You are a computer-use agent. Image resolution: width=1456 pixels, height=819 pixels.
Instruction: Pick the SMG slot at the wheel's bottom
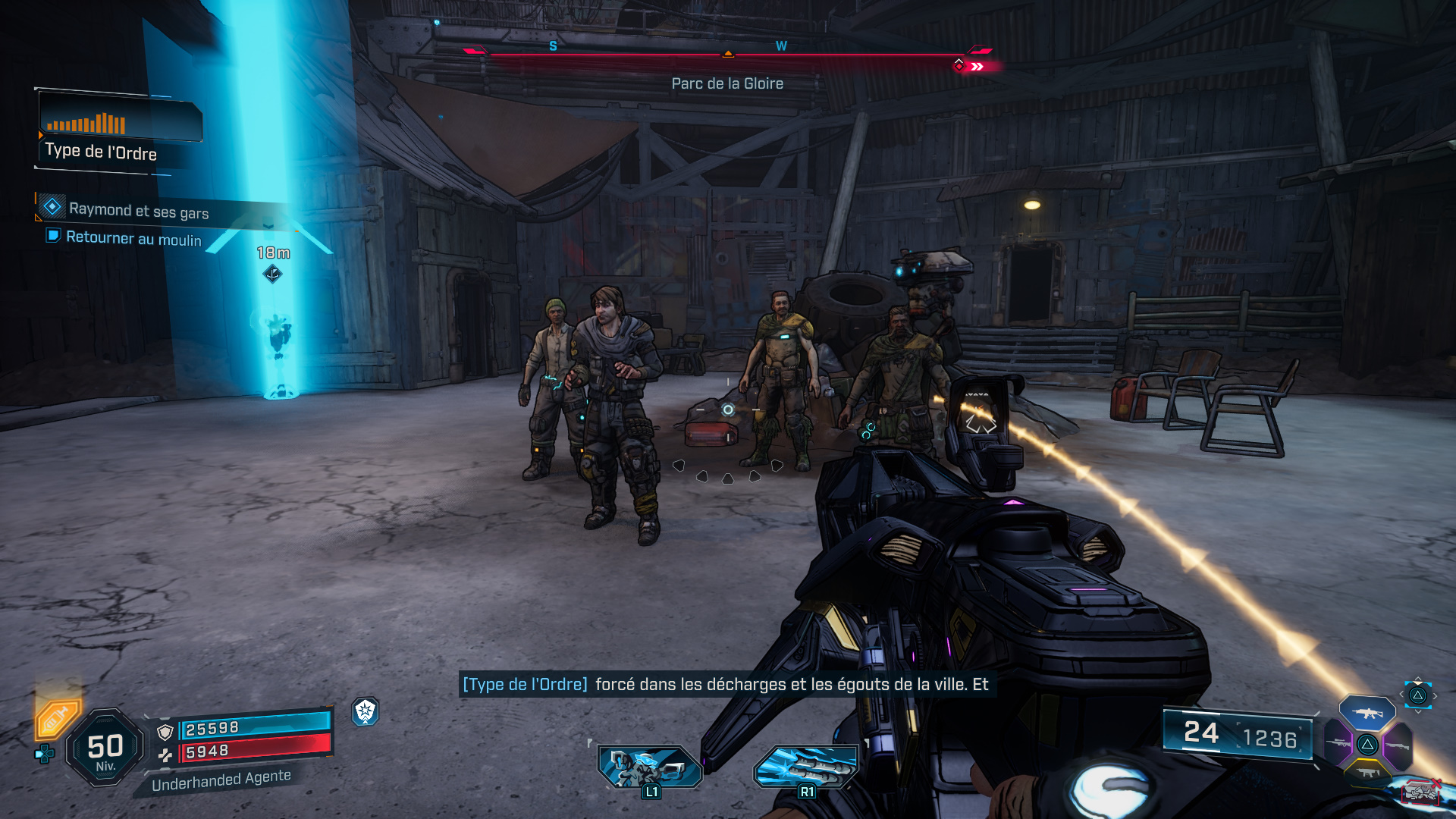(x=1367, y=772)
